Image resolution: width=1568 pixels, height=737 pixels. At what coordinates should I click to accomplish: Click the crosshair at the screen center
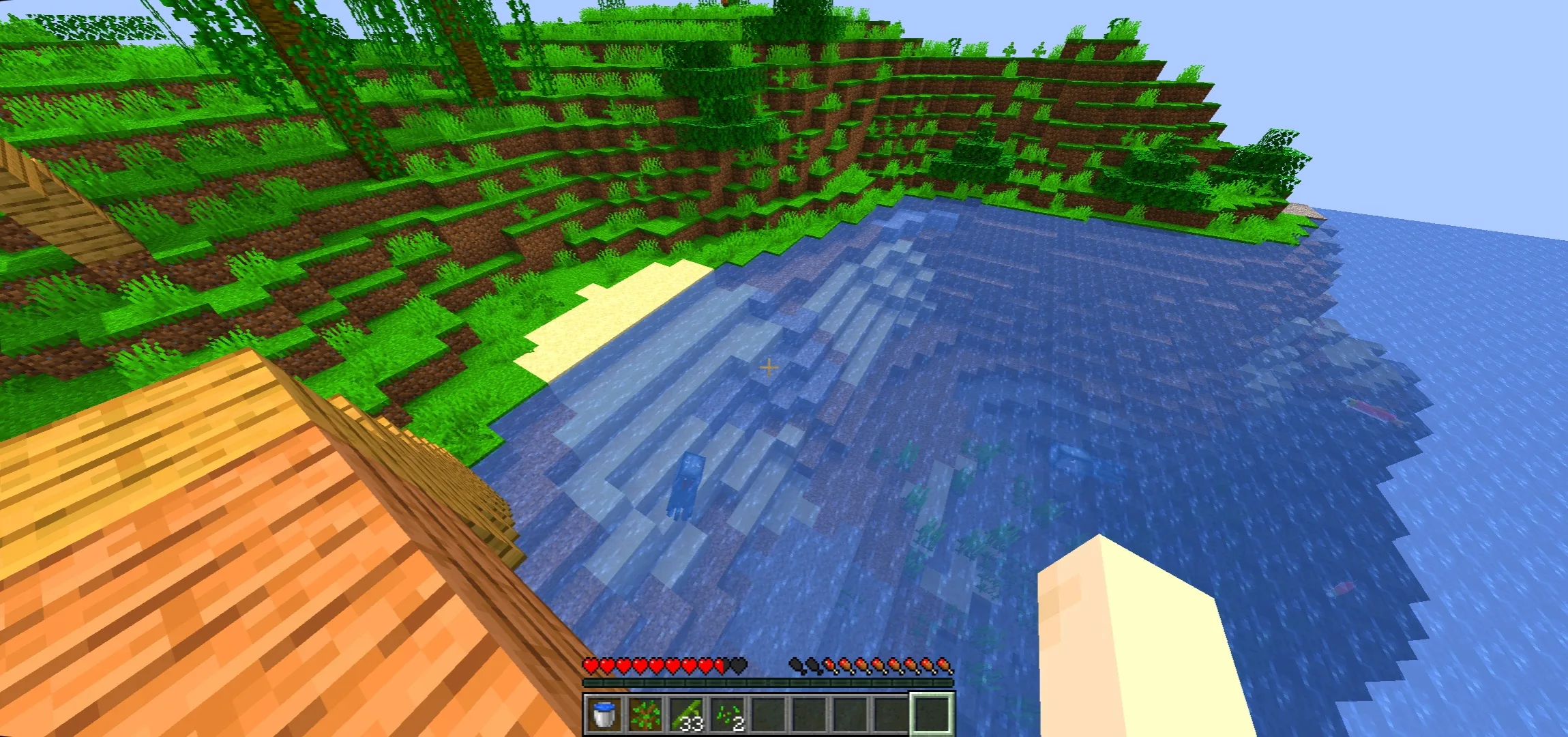(769, 367)
